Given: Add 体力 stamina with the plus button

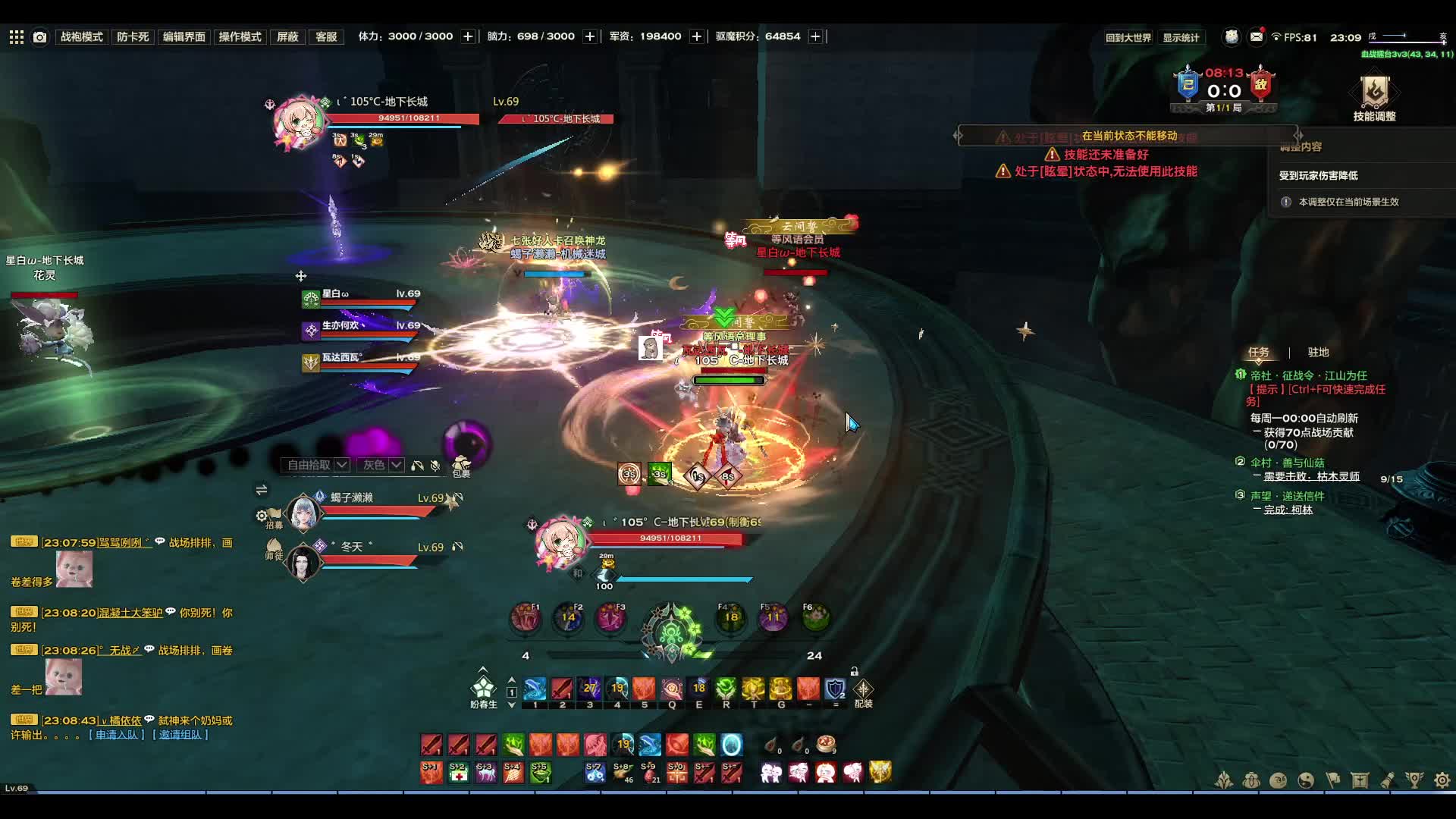Looking at the screenshot, I should pos(468,36).
